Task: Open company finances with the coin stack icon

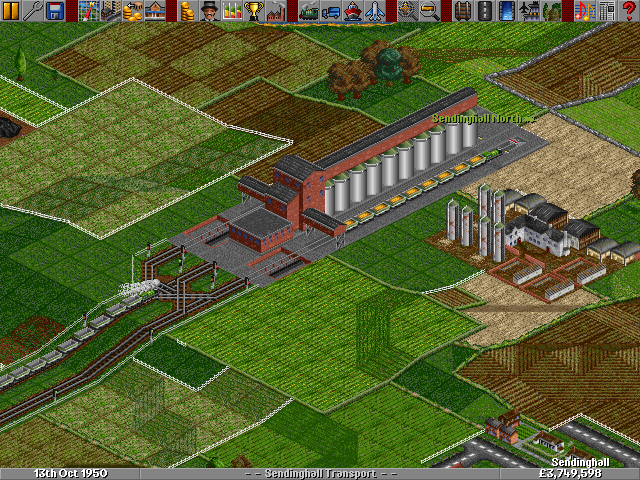Action: coord(185,11)
